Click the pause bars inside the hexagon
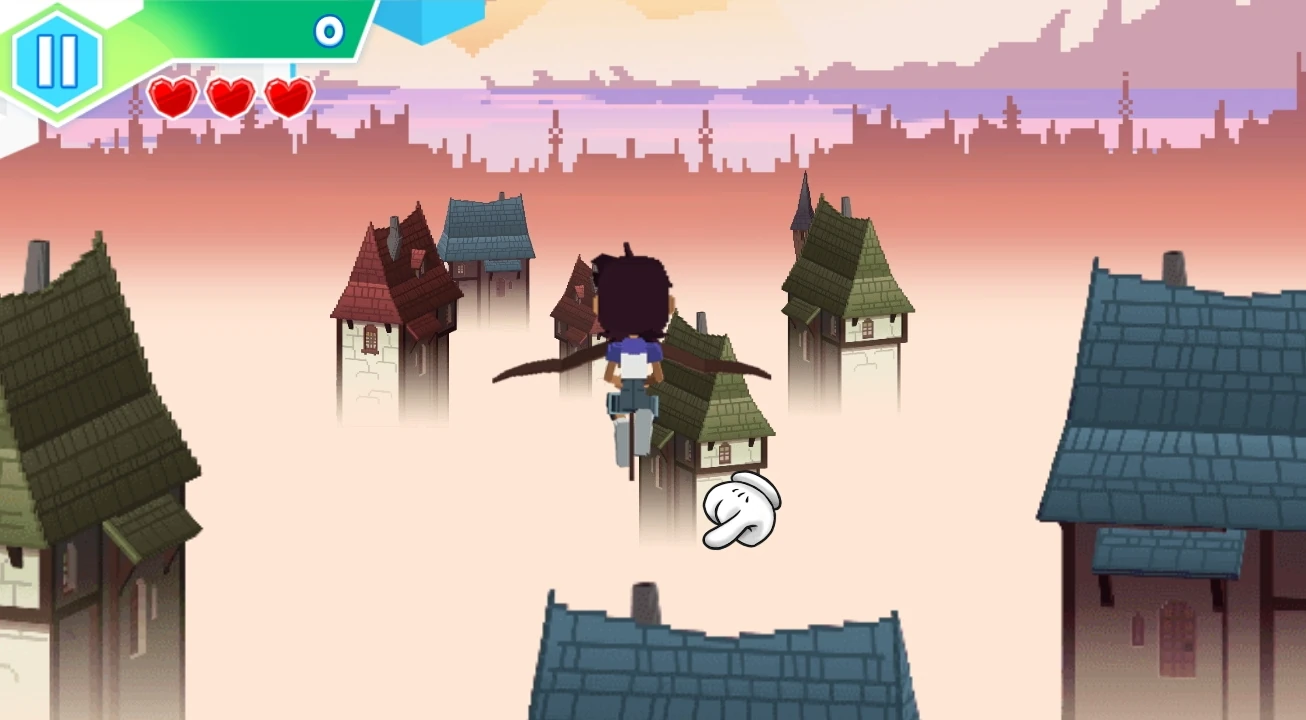1306x720 pixels. 58,58
